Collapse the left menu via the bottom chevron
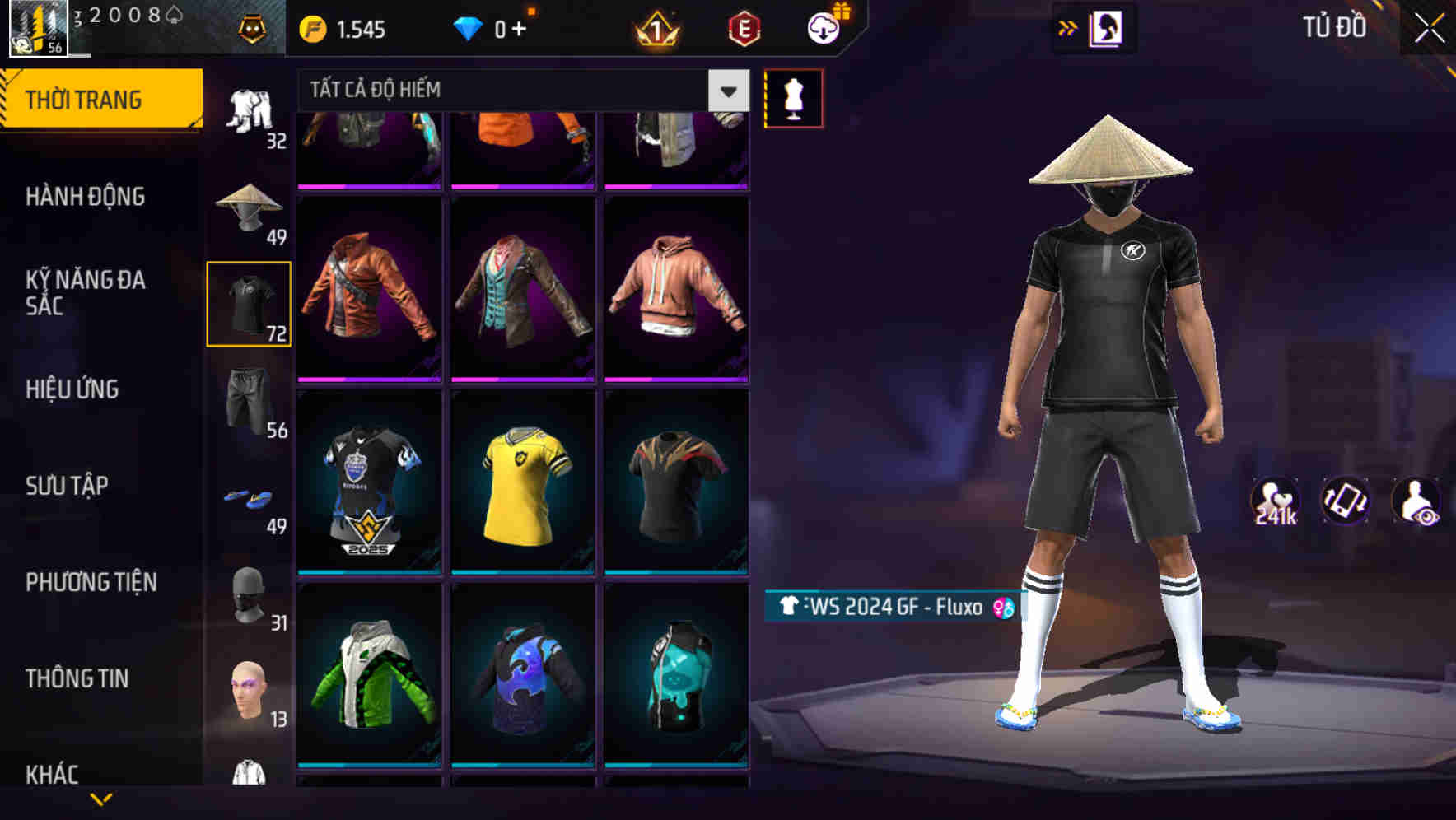 [100, 797]
